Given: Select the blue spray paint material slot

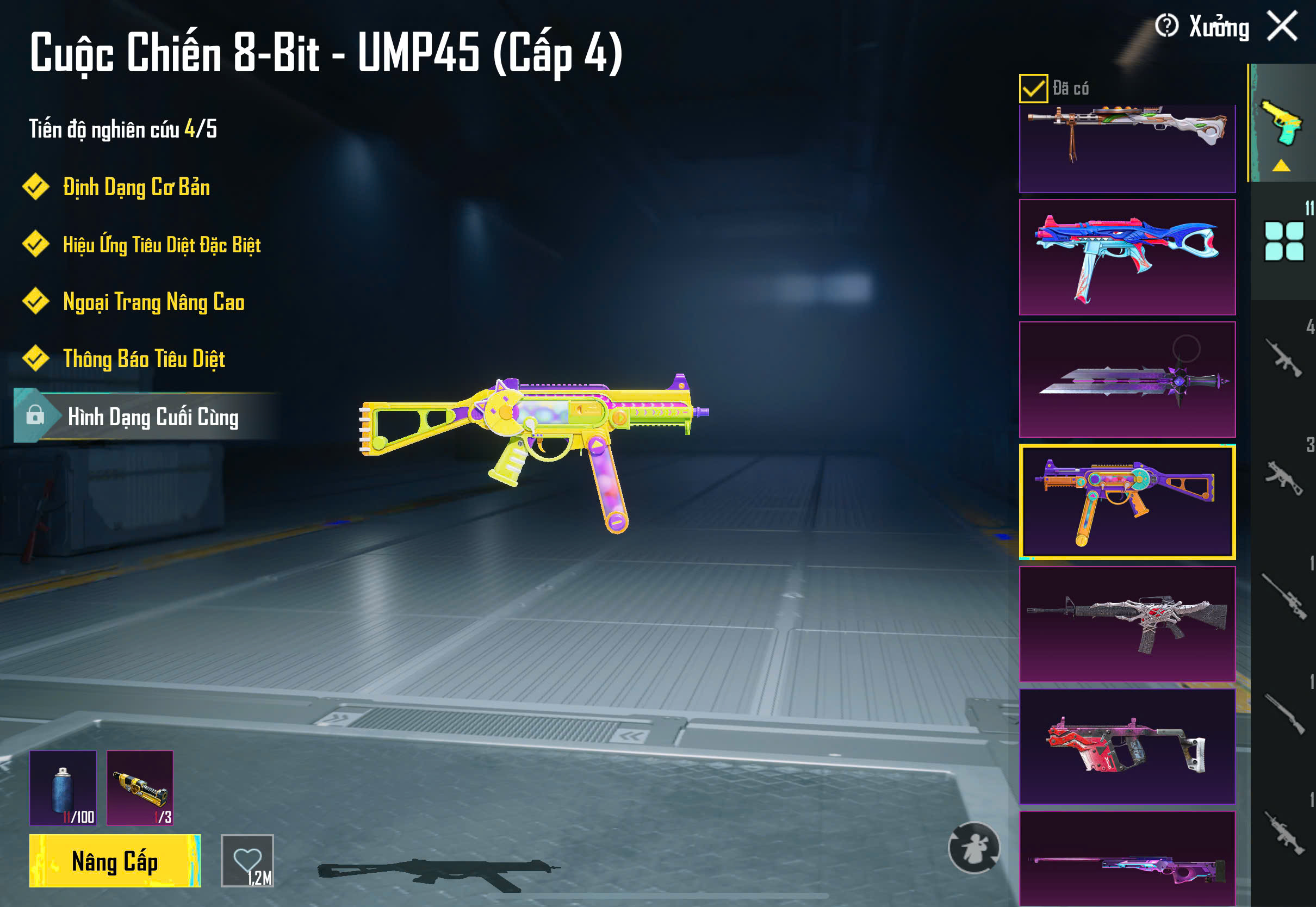Looking at the screenshot, I should (x=63, y=788).
